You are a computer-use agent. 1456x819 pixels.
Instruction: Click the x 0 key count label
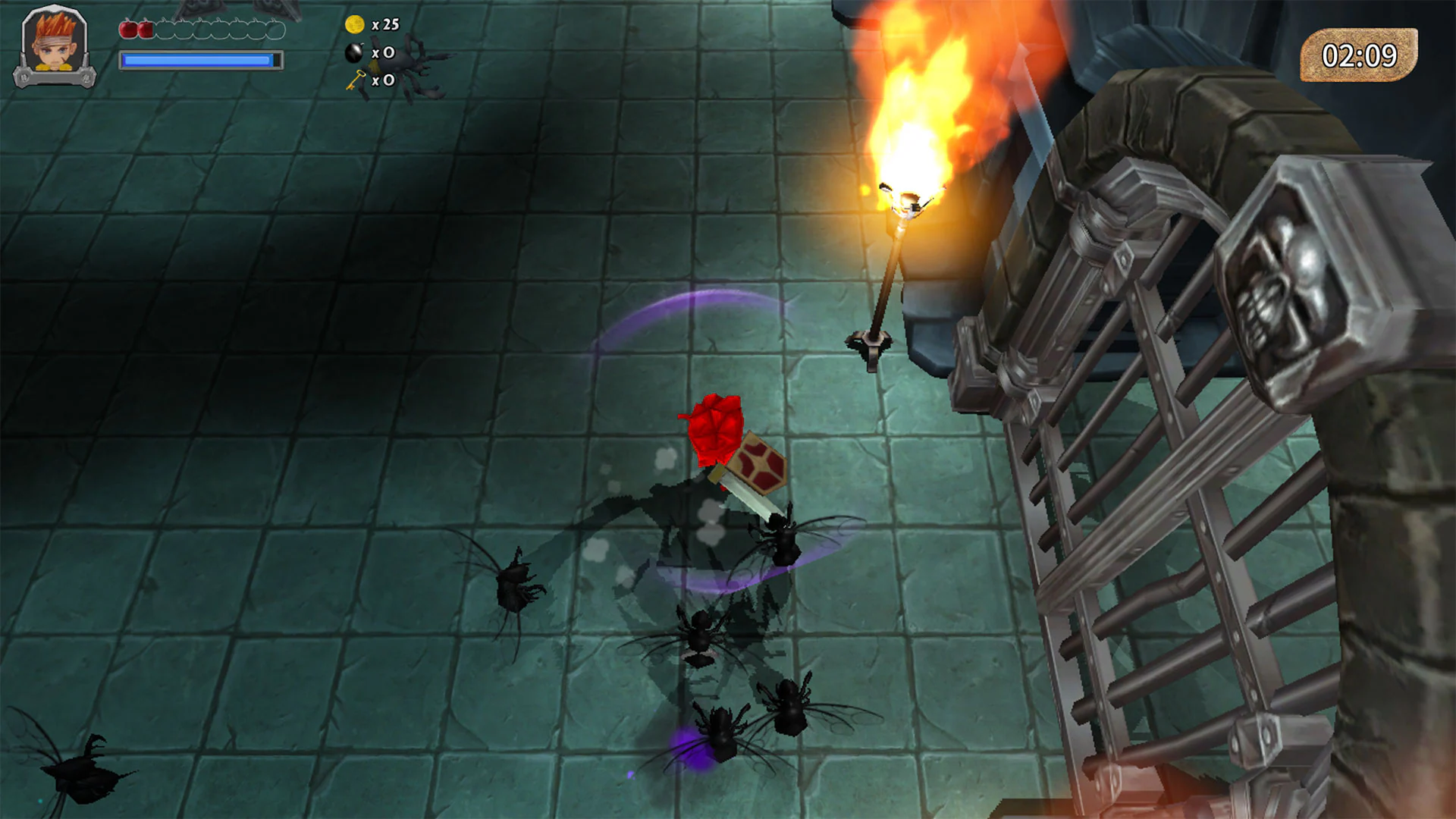point(385,80)
